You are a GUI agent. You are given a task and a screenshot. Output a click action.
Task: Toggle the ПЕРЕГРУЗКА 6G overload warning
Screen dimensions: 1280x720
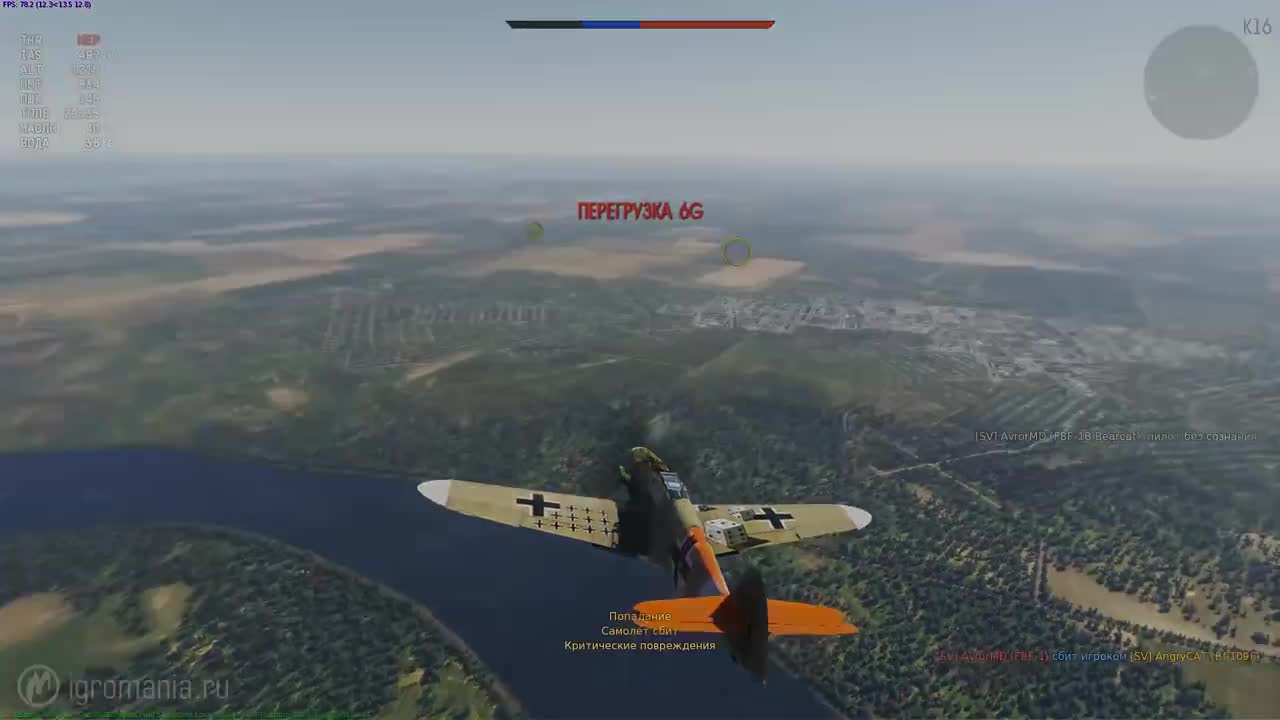(640, 212)
